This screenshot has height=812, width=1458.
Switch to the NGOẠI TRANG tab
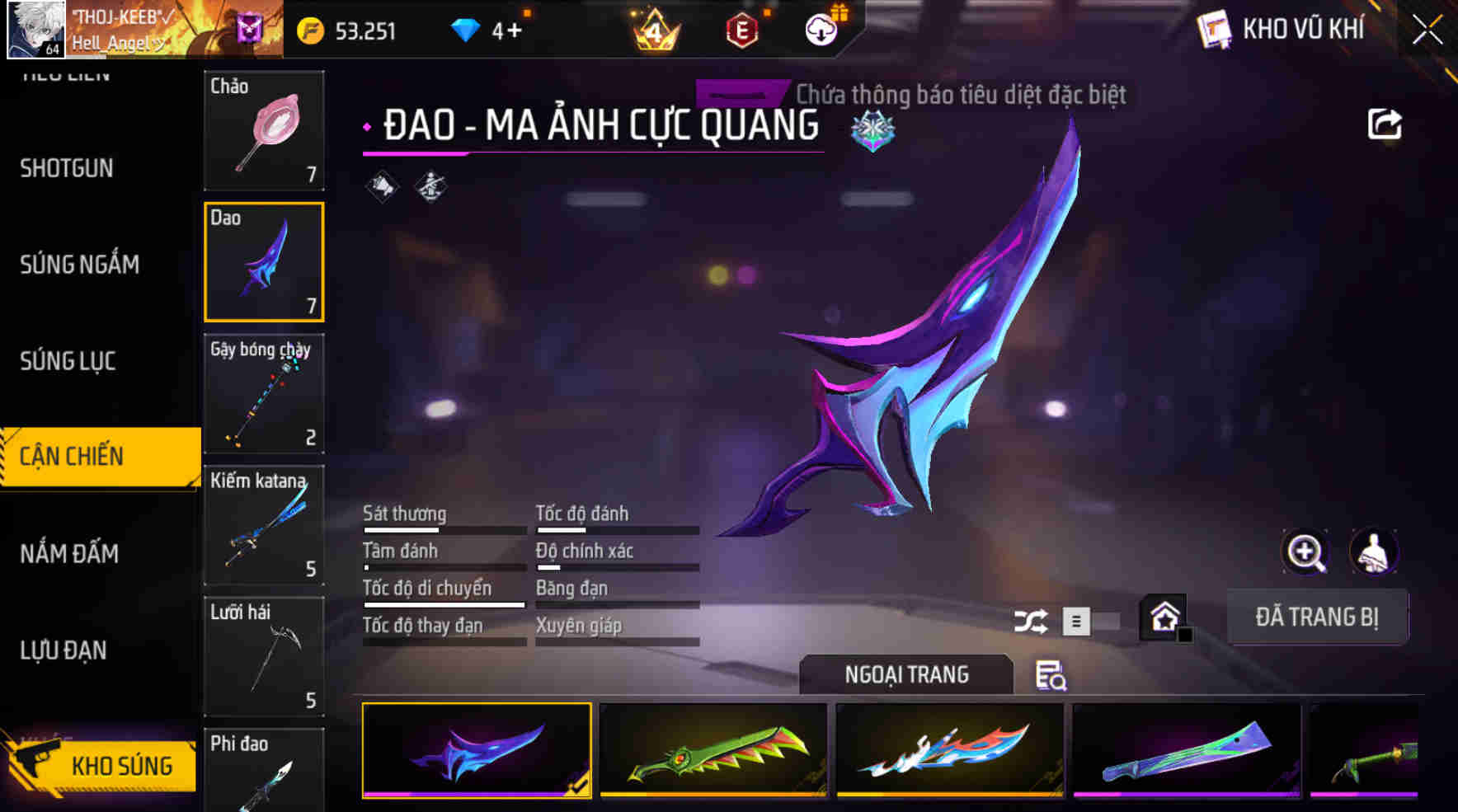click(905, 674)
